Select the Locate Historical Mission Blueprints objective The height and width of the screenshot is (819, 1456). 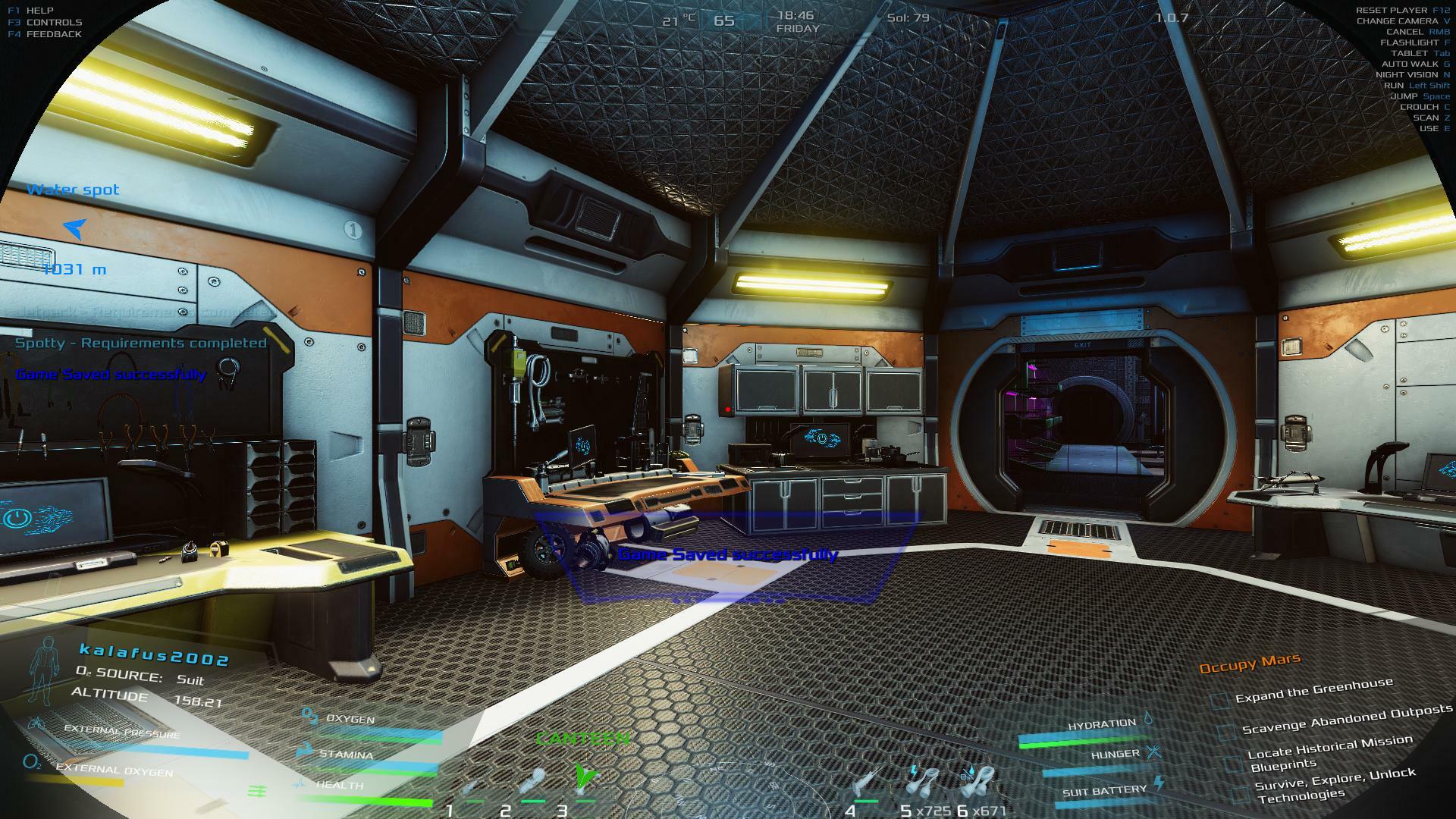click(x=1329, y=752)
